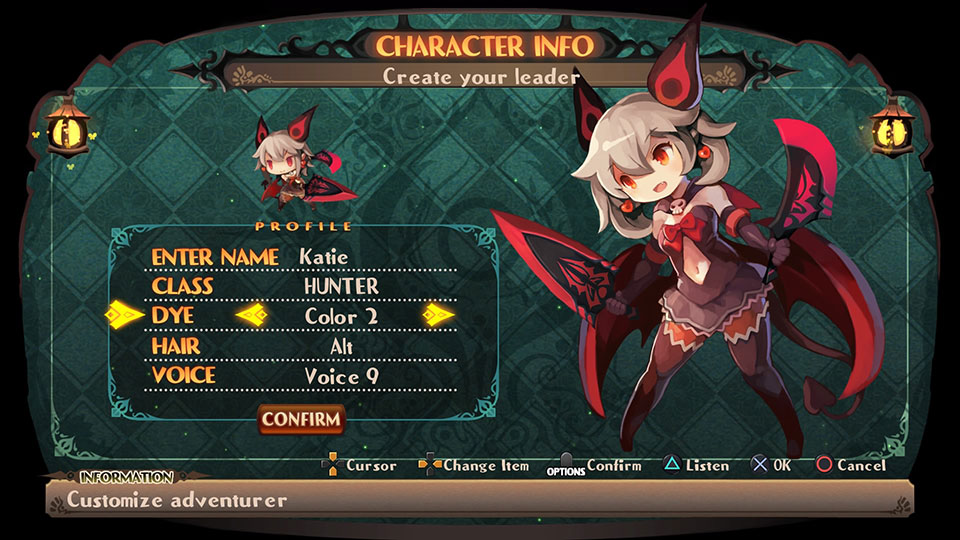Viewport: 960px width, 540px height.
Task: Click the Confirm button
Action: (301, 419)
